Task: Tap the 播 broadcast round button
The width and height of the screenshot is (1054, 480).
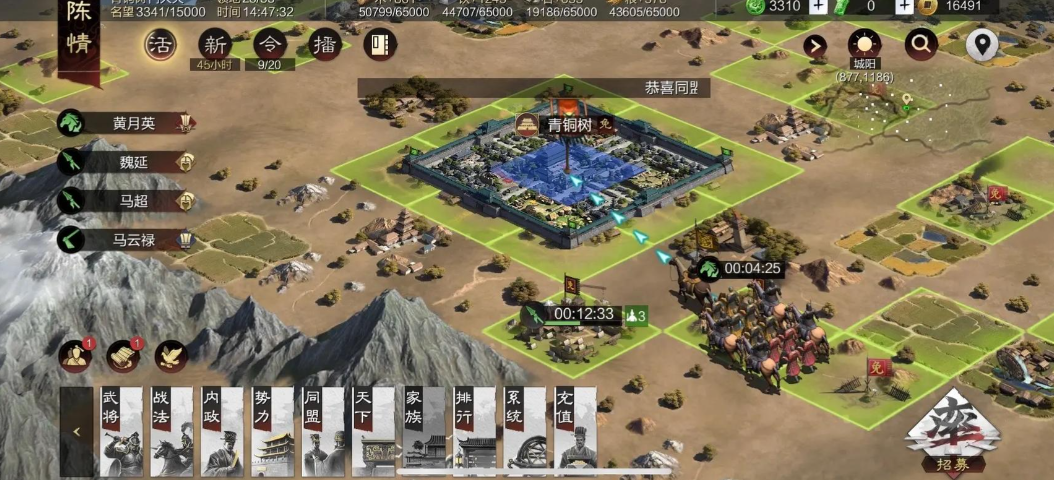Action: click(x=324, y=45)
